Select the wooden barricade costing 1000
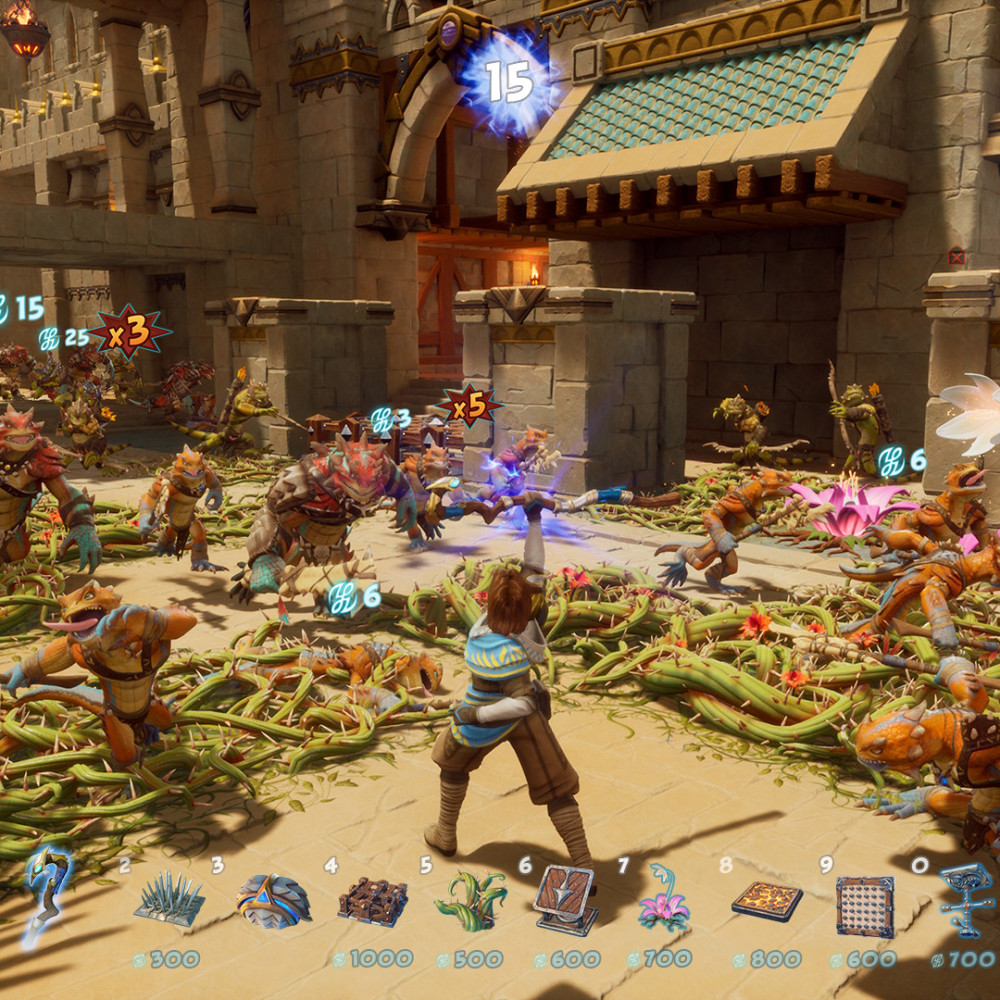1000x1000 pixels. (372, 901)
